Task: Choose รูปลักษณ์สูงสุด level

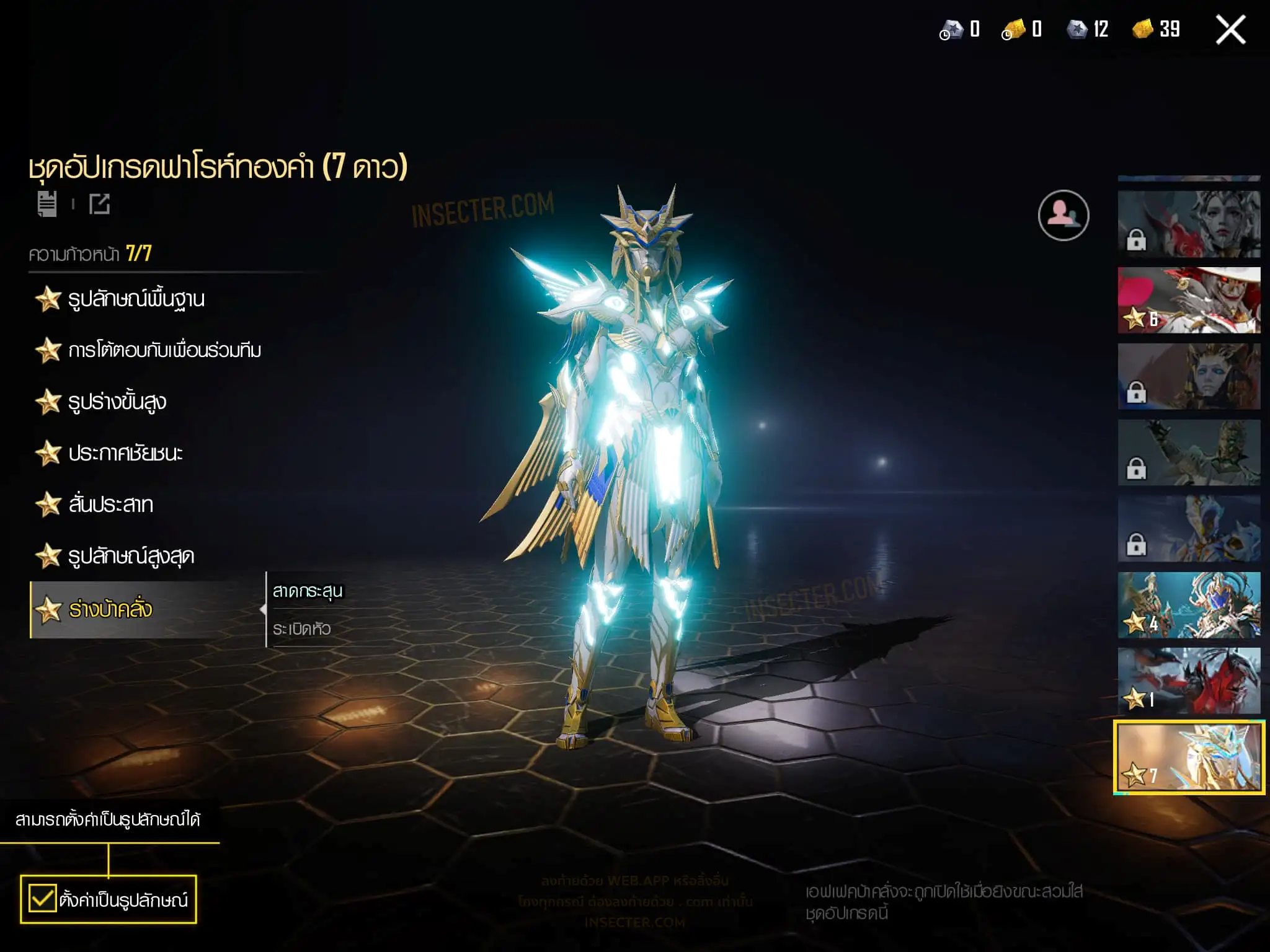Action: (x=130, y=557)
